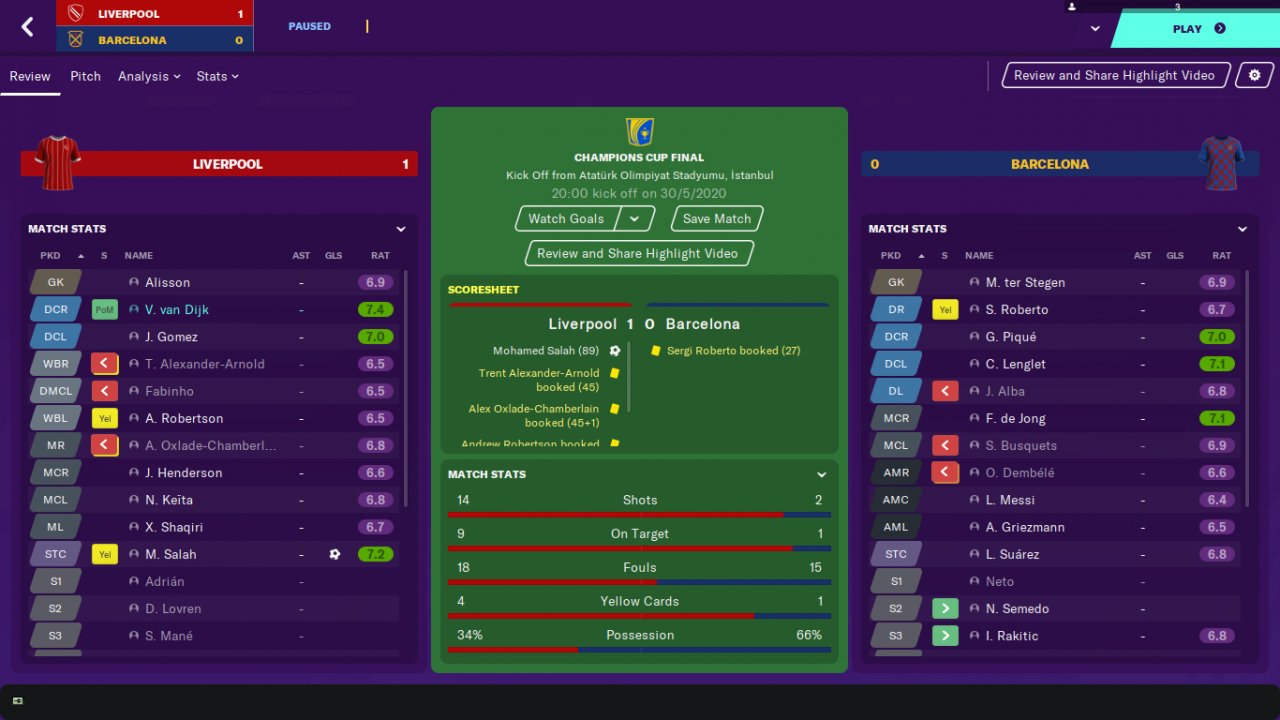Open the Stats dropdown menu
This screenshot has height=720, width=1280.
(x=217, y=76)
